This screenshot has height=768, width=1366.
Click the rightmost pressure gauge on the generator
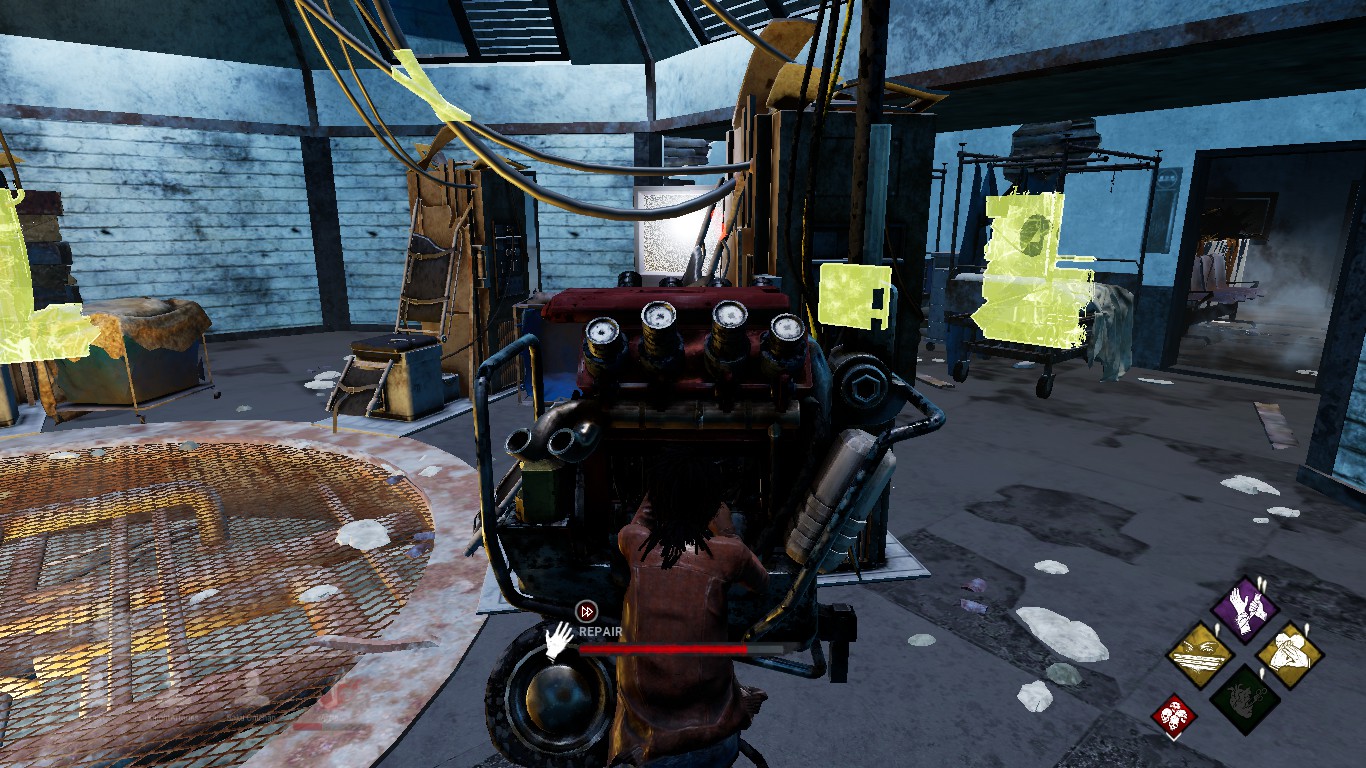click(787, 328)
